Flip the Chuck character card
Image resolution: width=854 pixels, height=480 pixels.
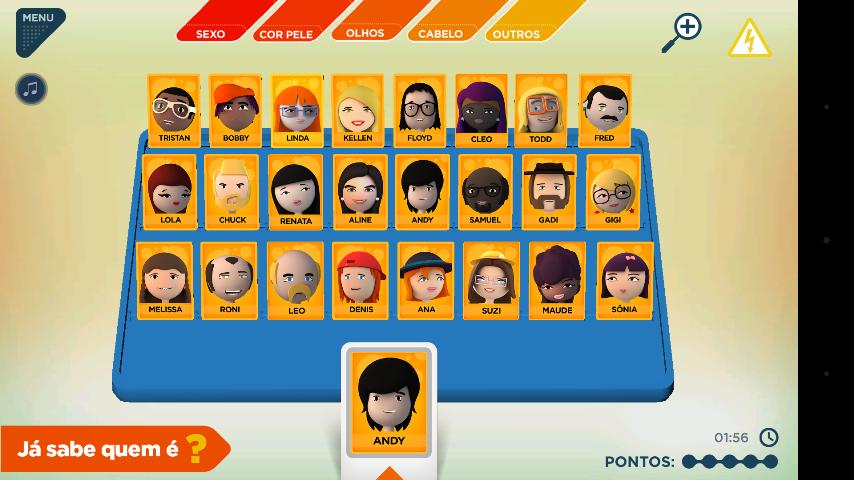(232, 191)
